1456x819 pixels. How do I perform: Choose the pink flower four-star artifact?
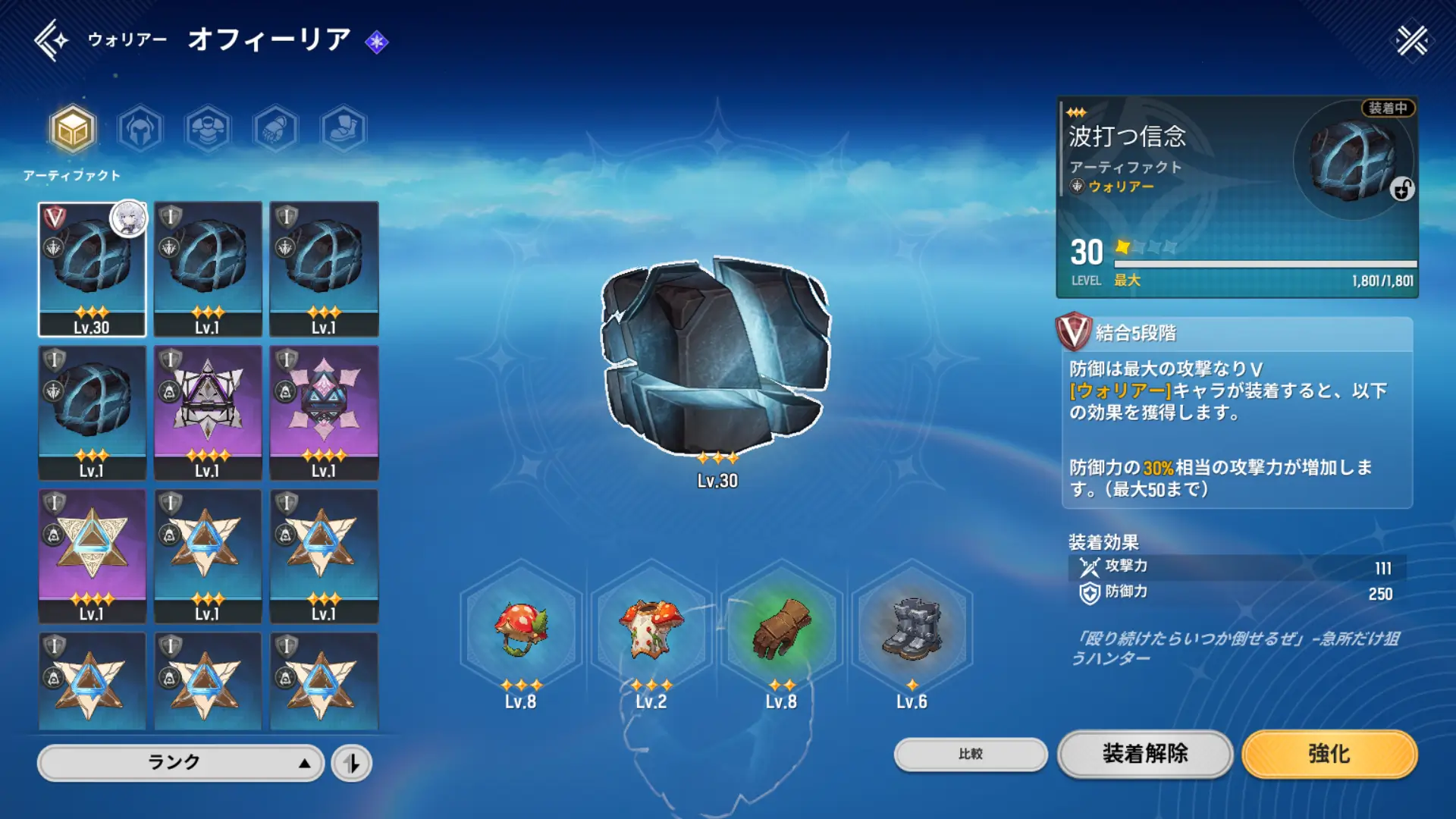click(x=324, y=413)
